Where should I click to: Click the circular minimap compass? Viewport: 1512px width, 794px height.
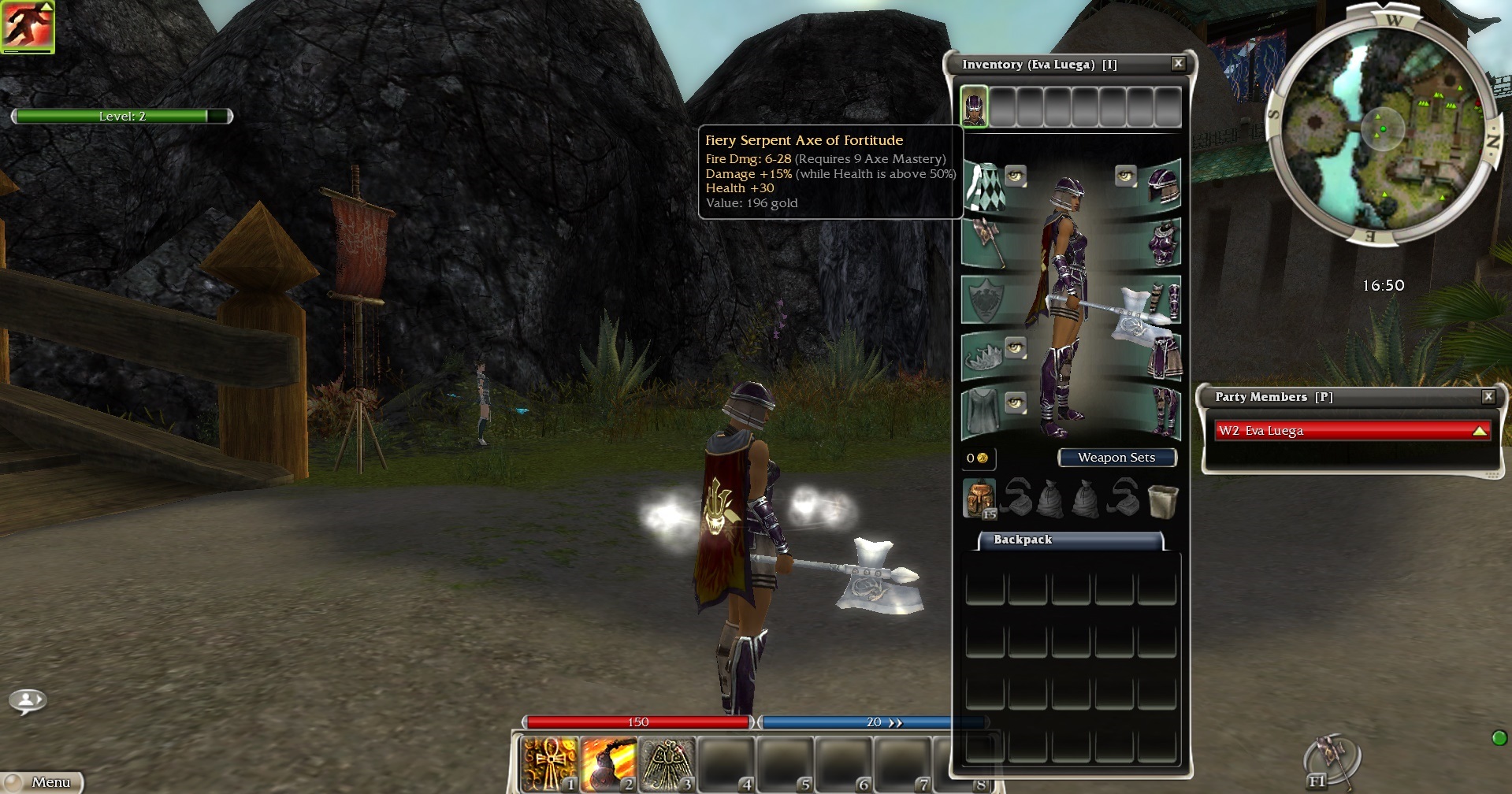pyautogui.click(x=1381, y=128)
